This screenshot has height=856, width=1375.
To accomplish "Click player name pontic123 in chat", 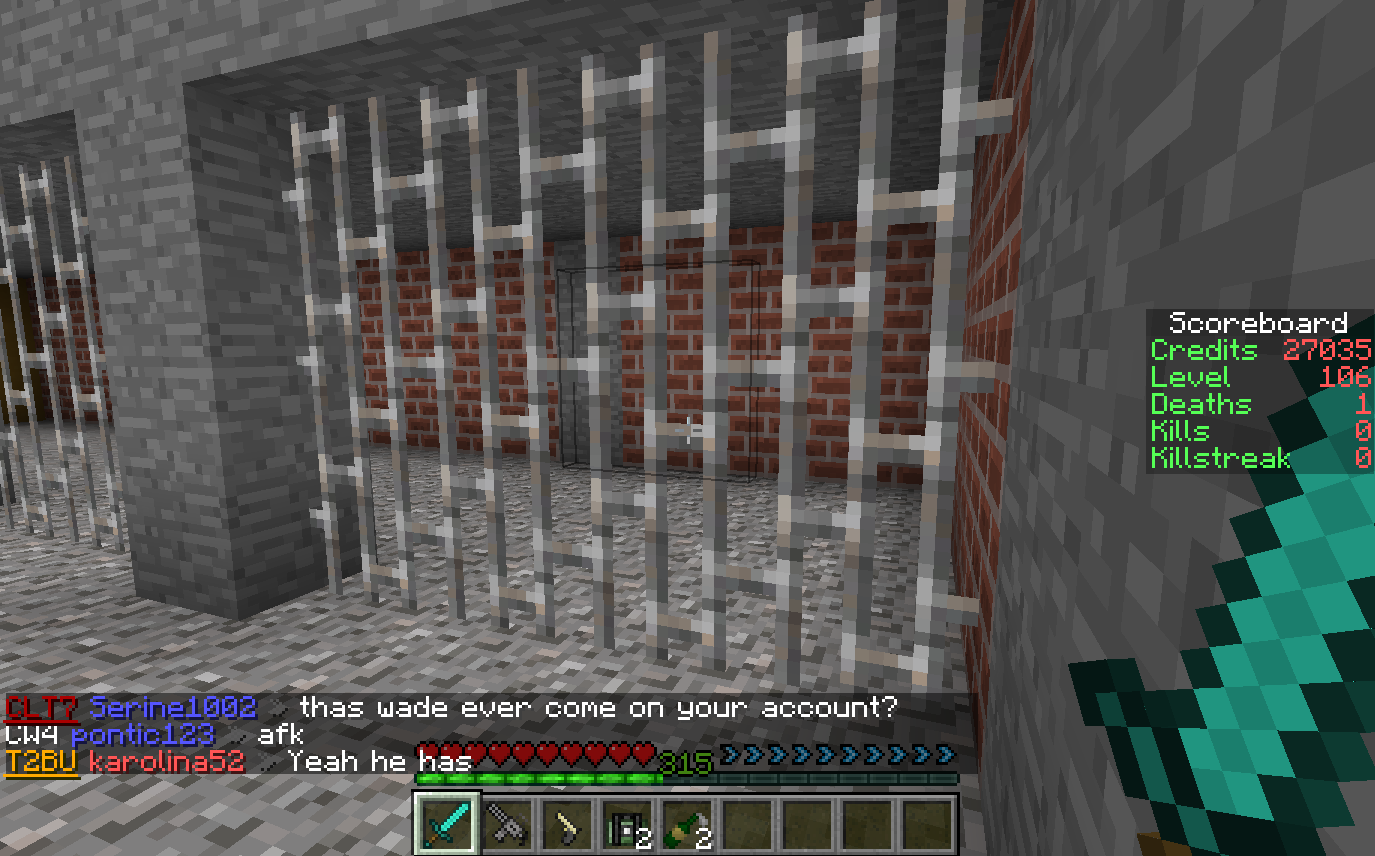I will 142,735.
